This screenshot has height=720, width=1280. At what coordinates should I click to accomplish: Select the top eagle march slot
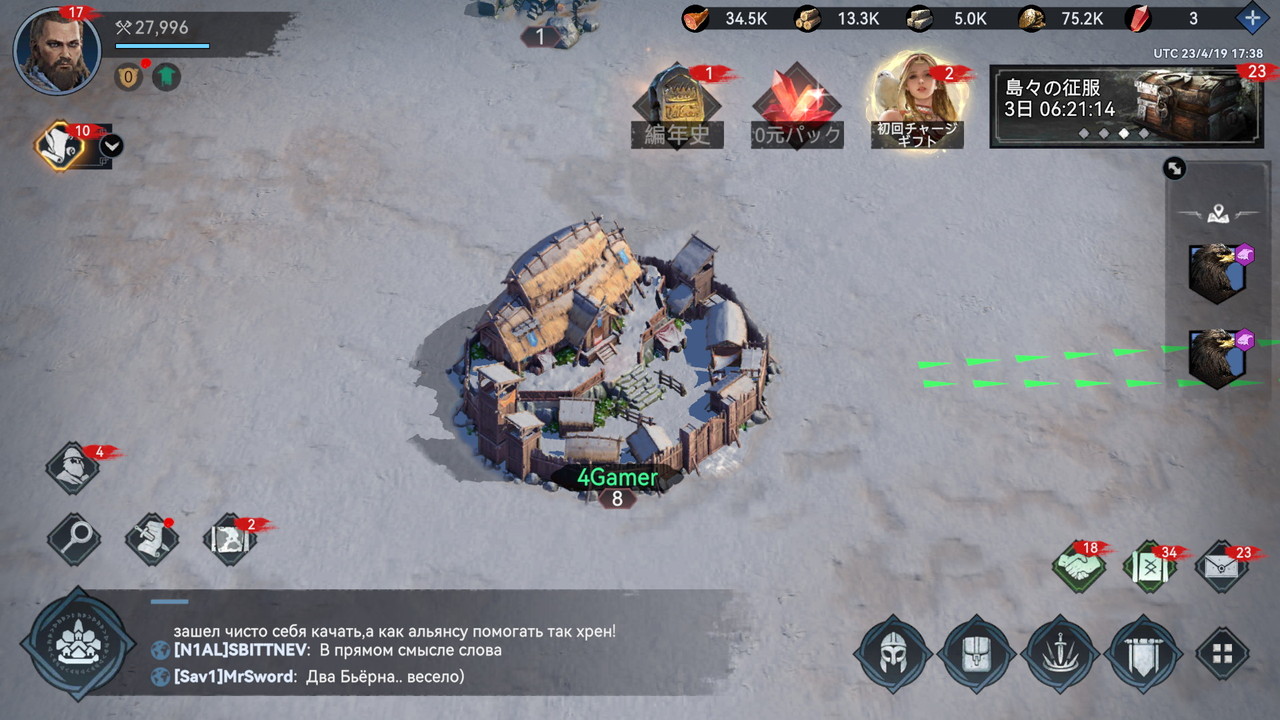tap(1217, 272)
